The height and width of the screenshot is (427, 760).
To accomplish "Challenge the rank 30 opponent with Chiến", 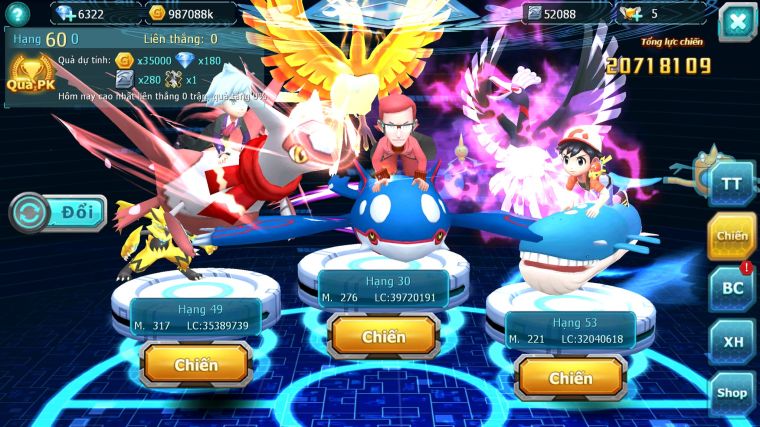I will coord(384,337).
